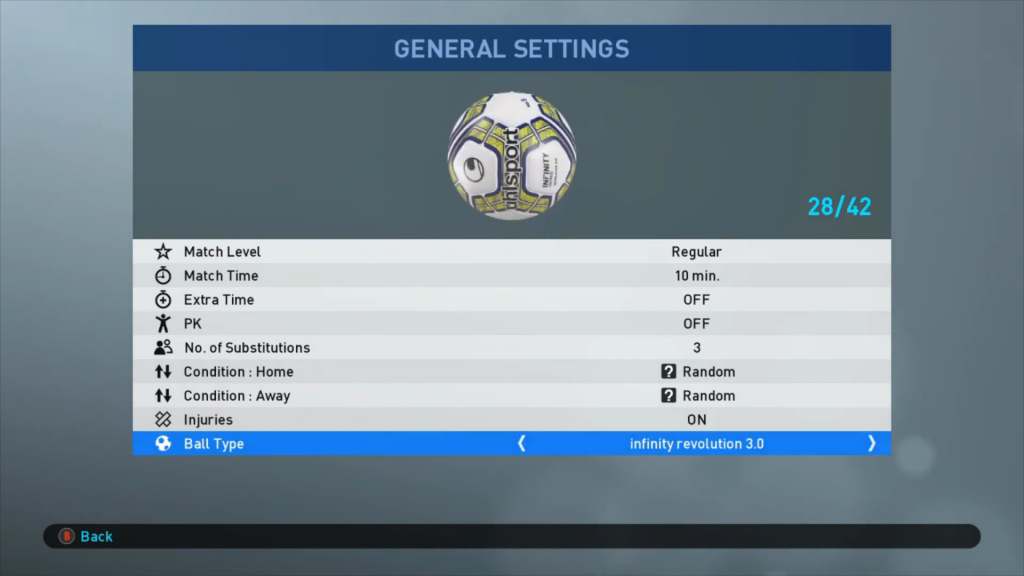
Task: Click the uhlsport ball preview image
Action: click(511, 155)
